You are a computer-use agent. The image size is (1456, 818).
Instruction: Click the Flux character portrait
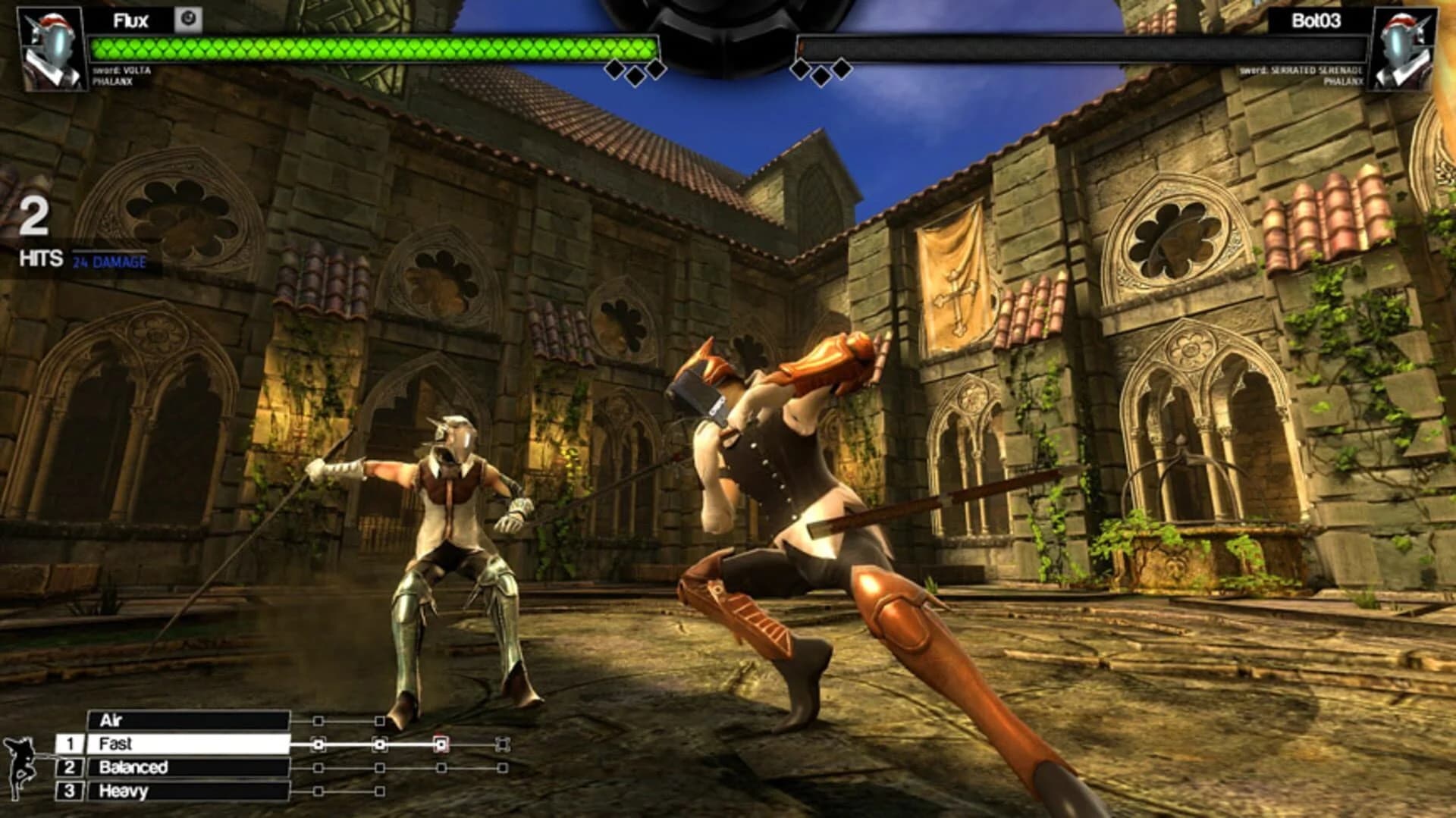click(49, 49)
